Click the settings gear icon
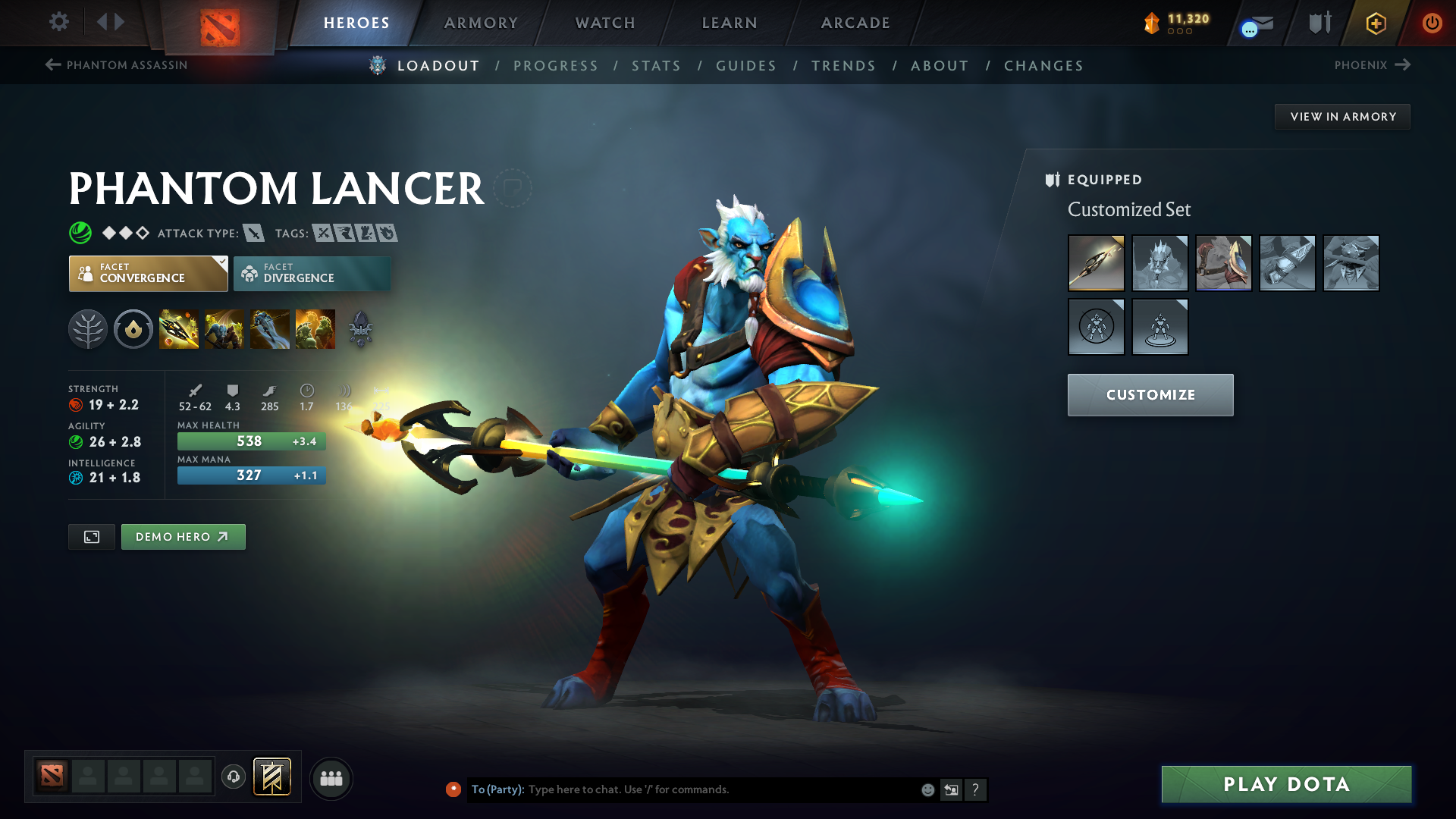 58,22
